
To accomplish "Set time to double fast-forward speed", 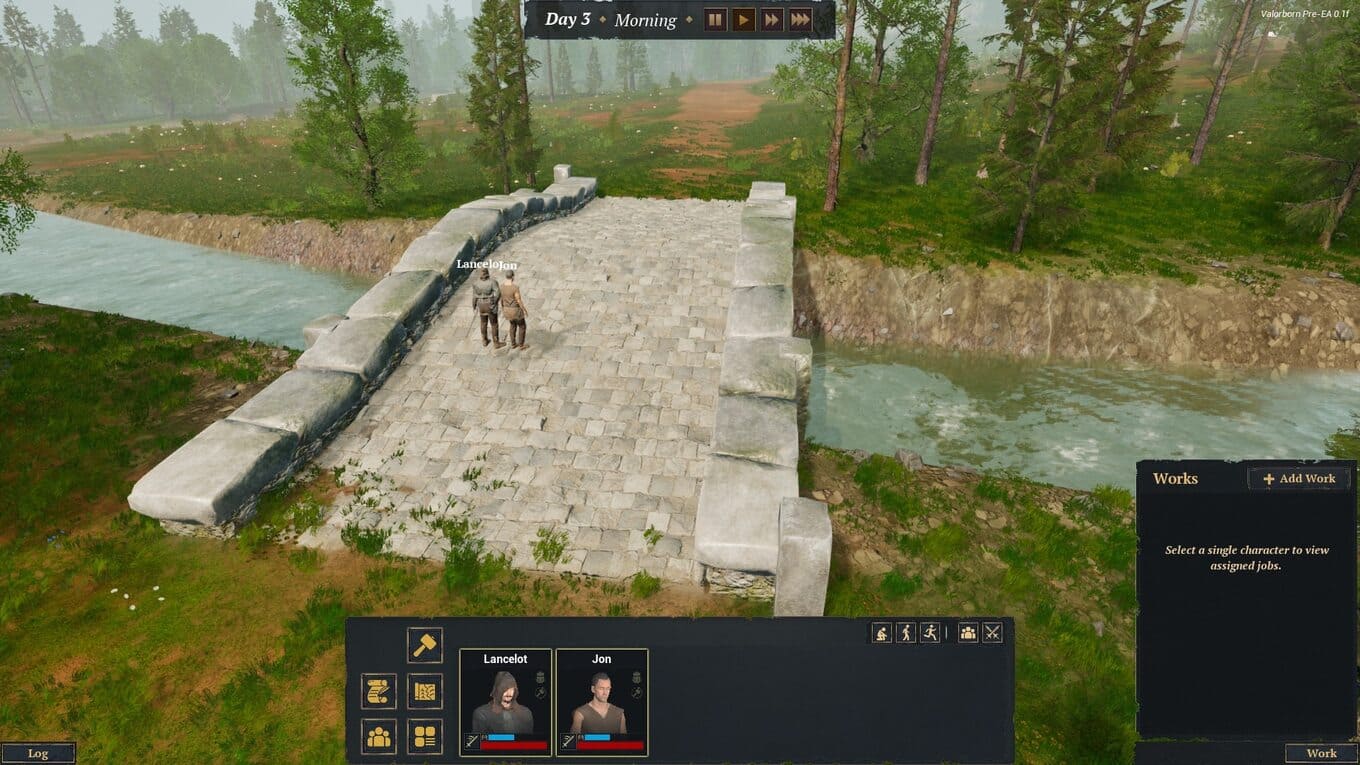I will click(771, 20).
